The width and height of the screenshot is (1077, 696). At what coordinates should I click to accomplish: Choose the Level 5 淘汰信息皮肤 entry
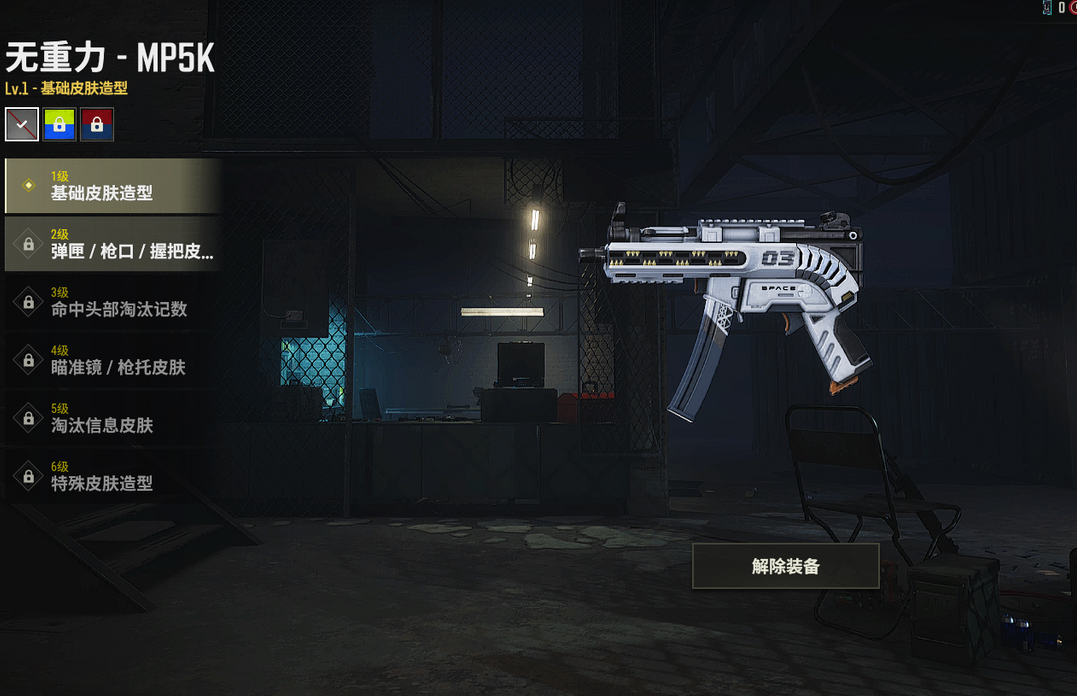click(x=113, y=418)
